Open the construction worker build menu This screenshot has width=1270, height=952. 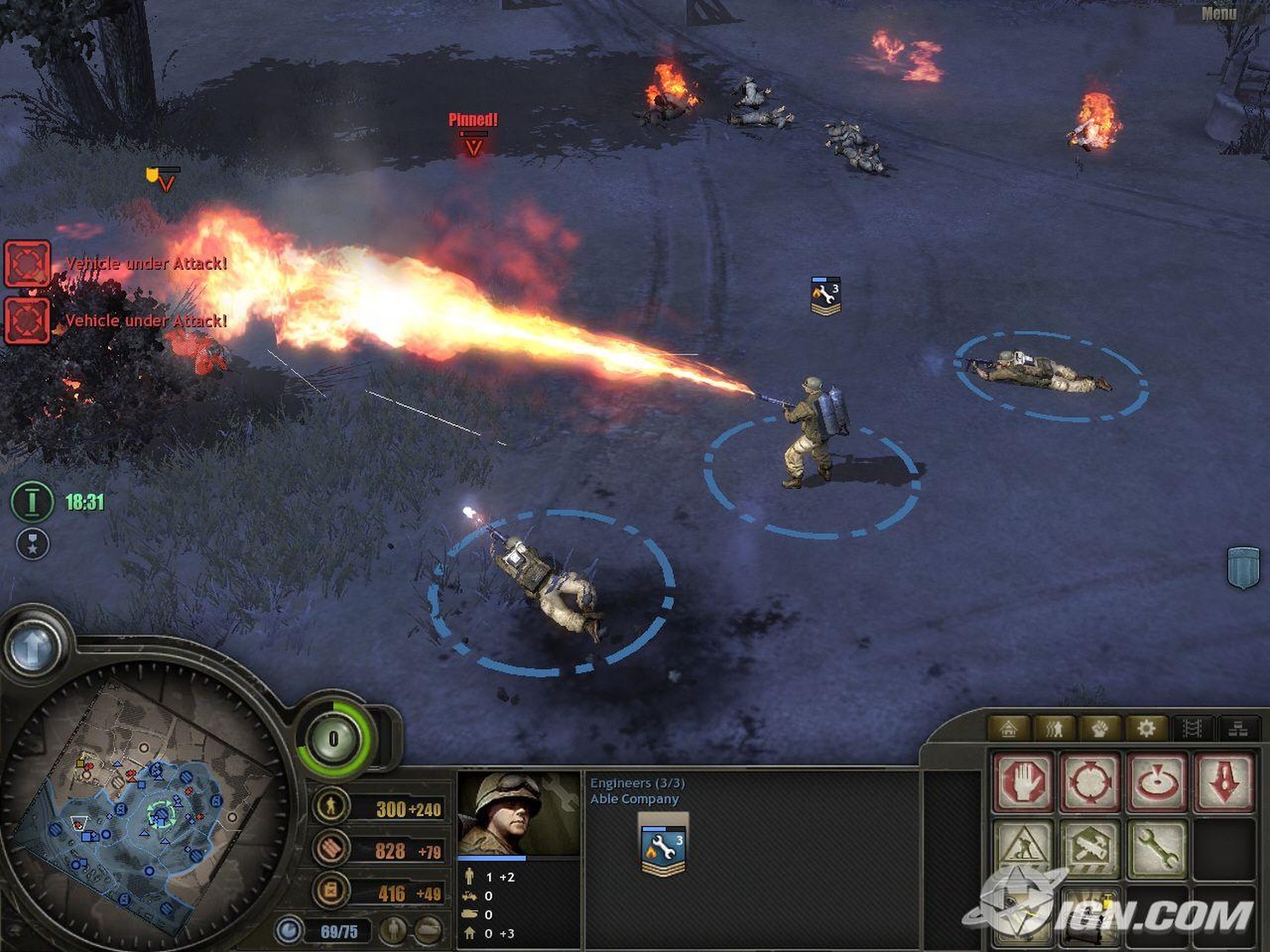[1023, 848]
